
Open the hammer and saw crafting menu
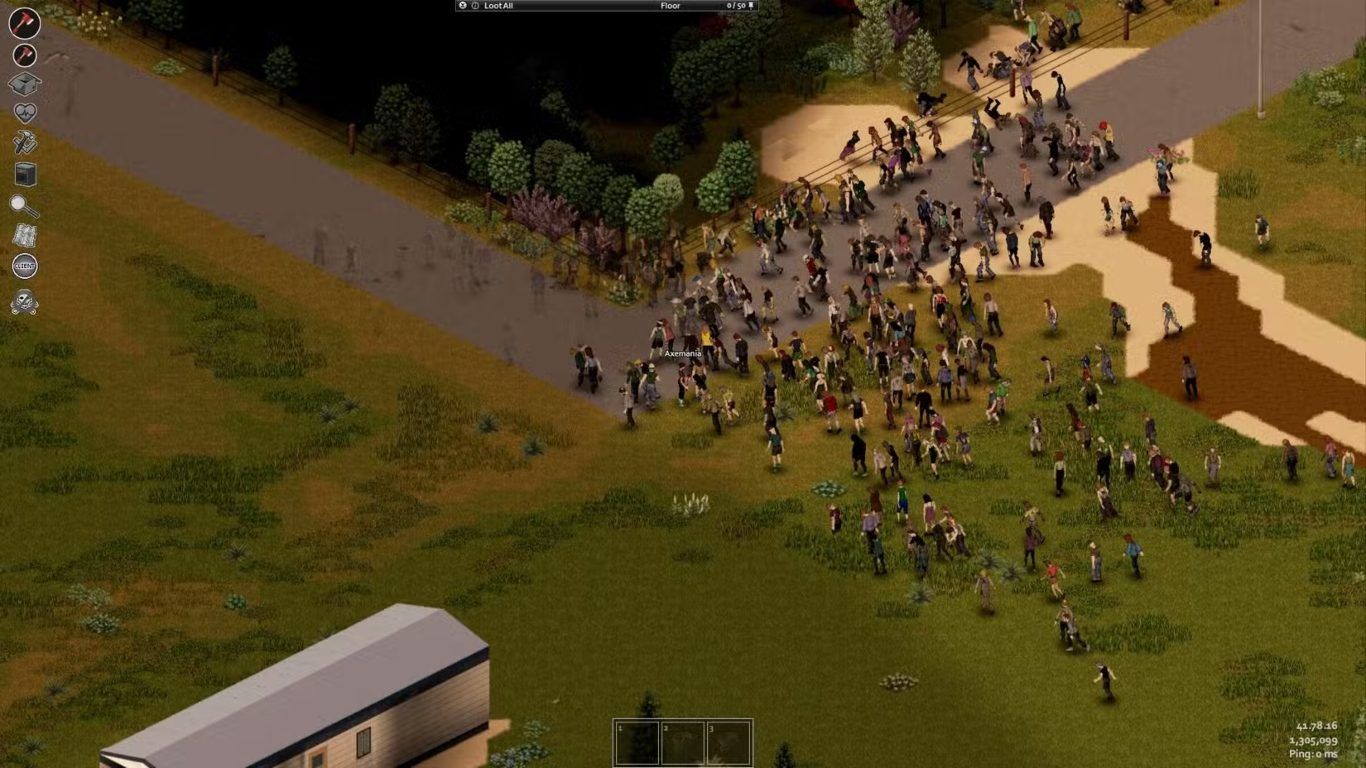[24, 143]
